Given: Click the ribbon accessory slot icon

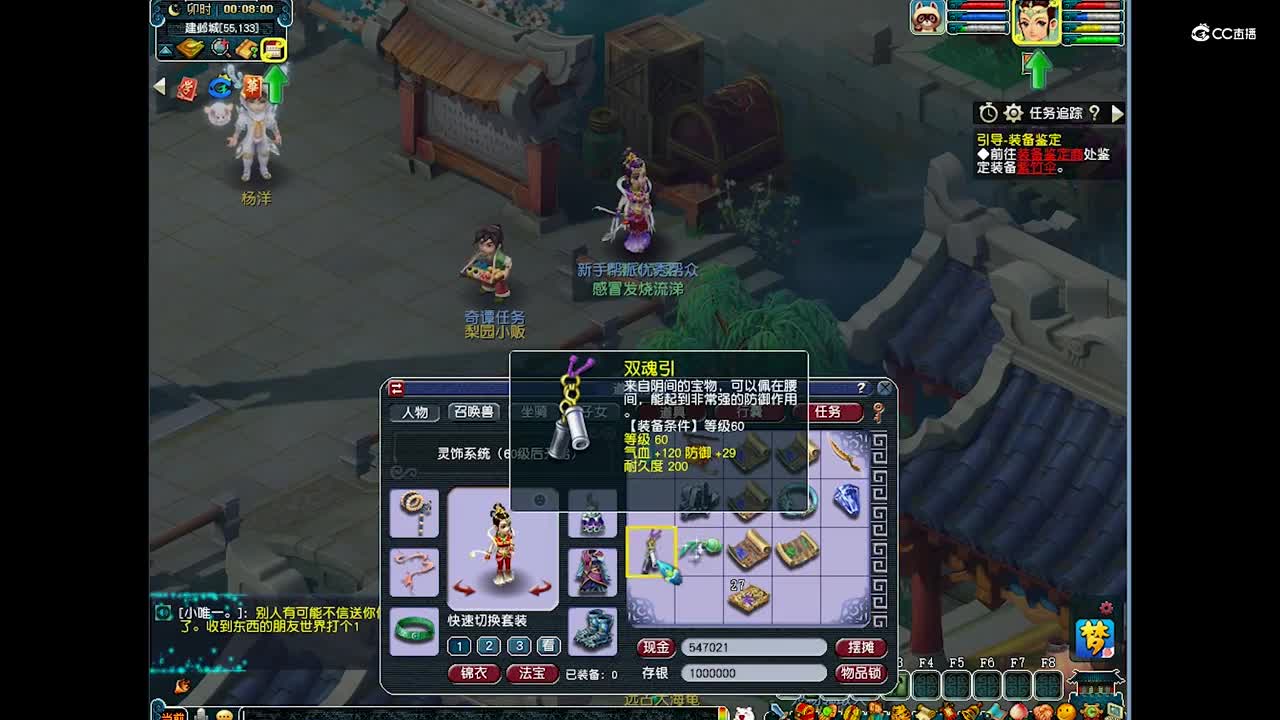Looking at the screenshot, I should click(x=413, y=571).
